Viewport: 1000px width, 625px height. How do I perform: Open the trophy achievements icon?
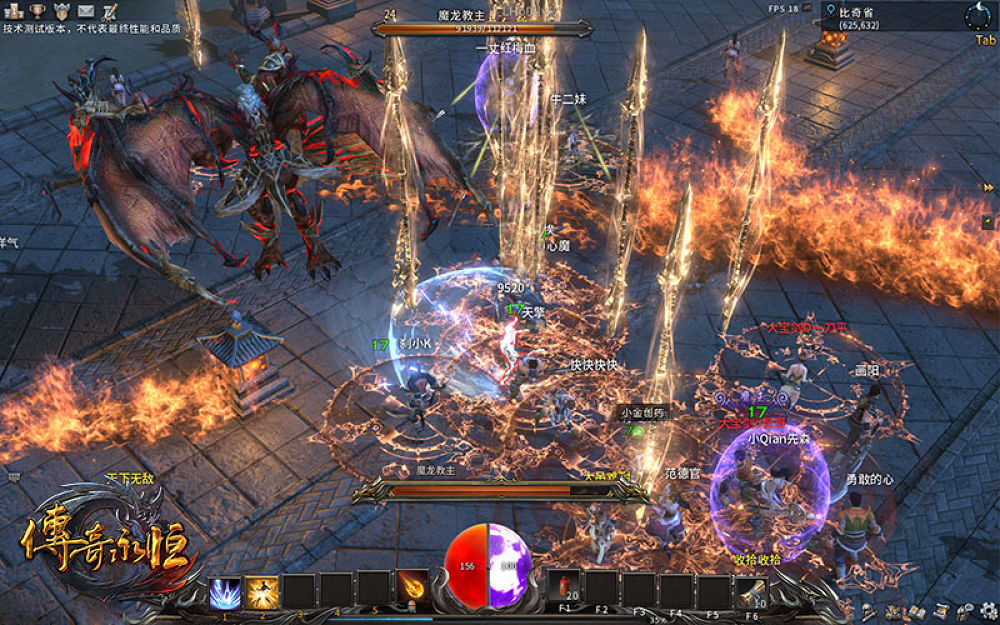coord(37,10)
